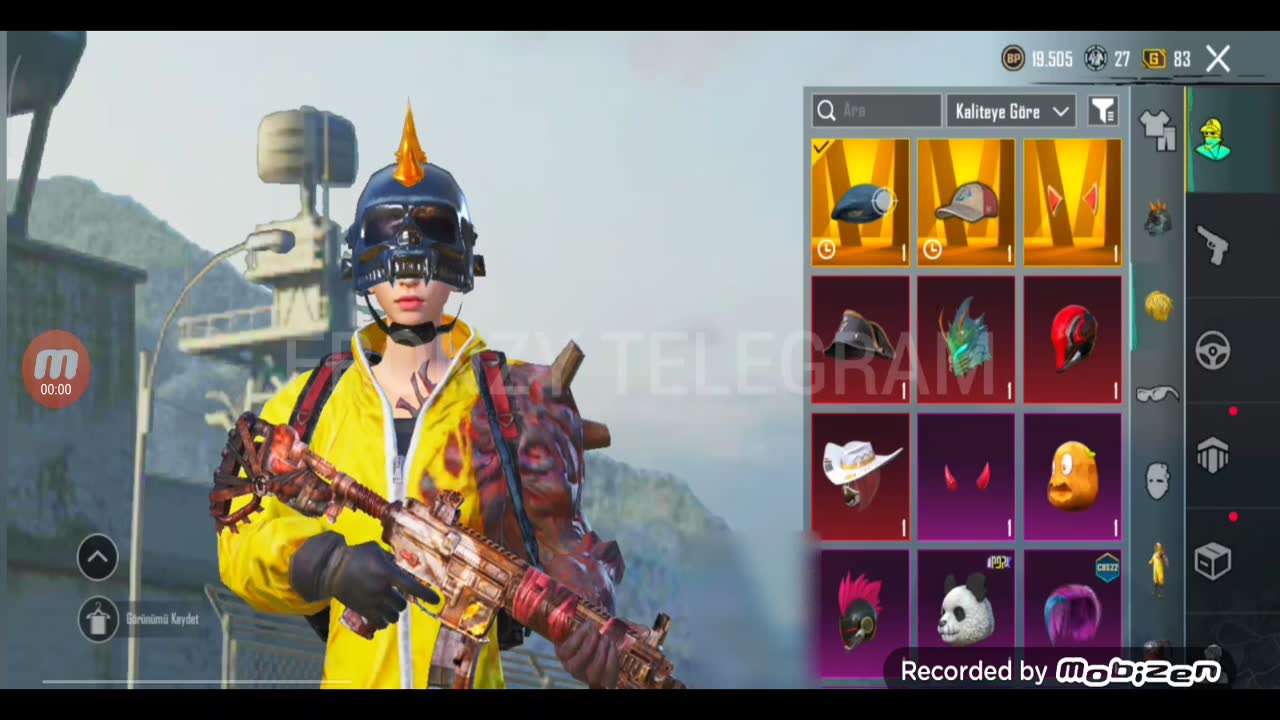1280x720 pixels.
Task: Open the crate box icon
Action: point(1213,561)
